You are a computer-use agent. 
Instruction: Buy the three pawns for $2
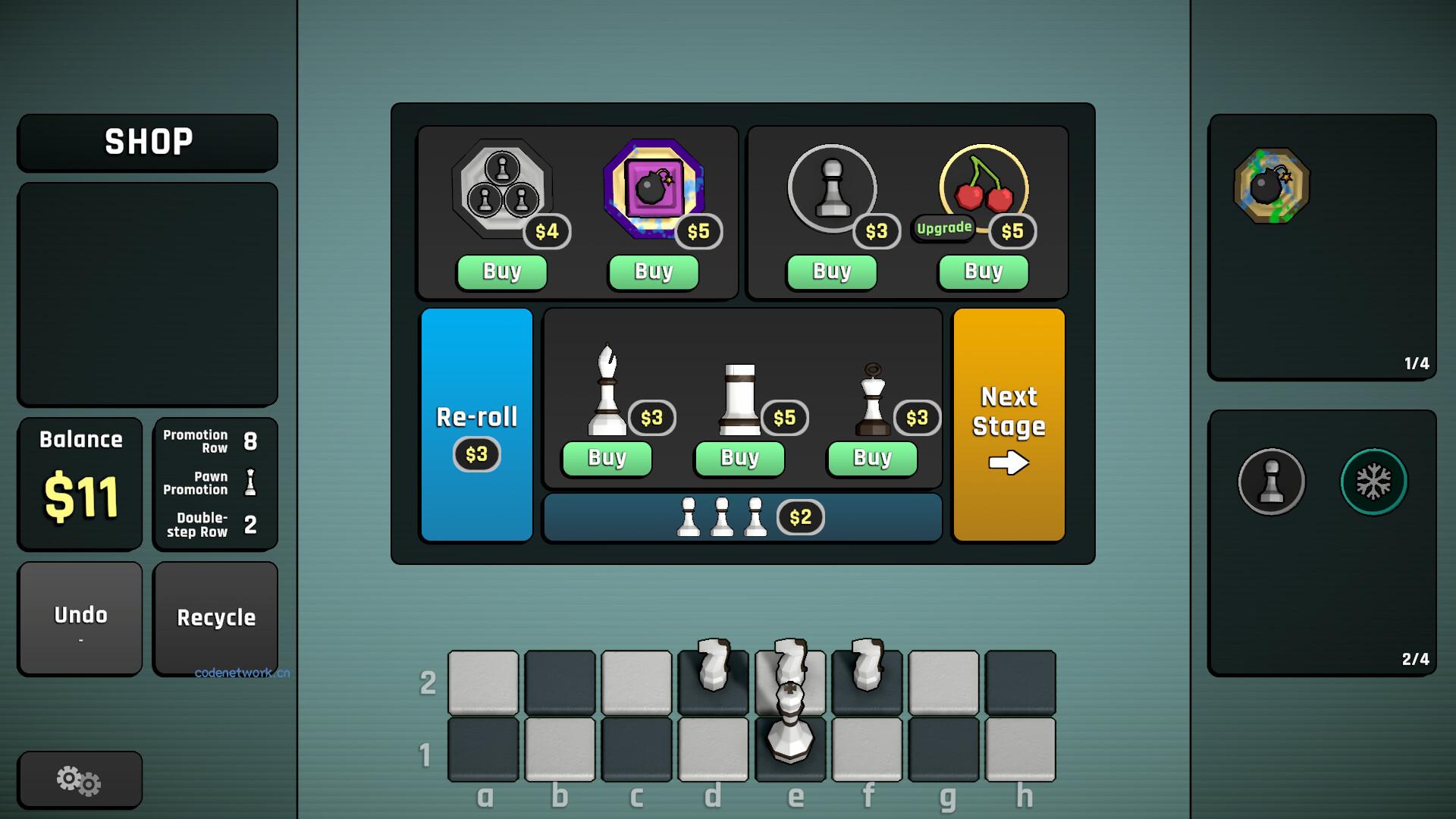(x=742, y=517)
